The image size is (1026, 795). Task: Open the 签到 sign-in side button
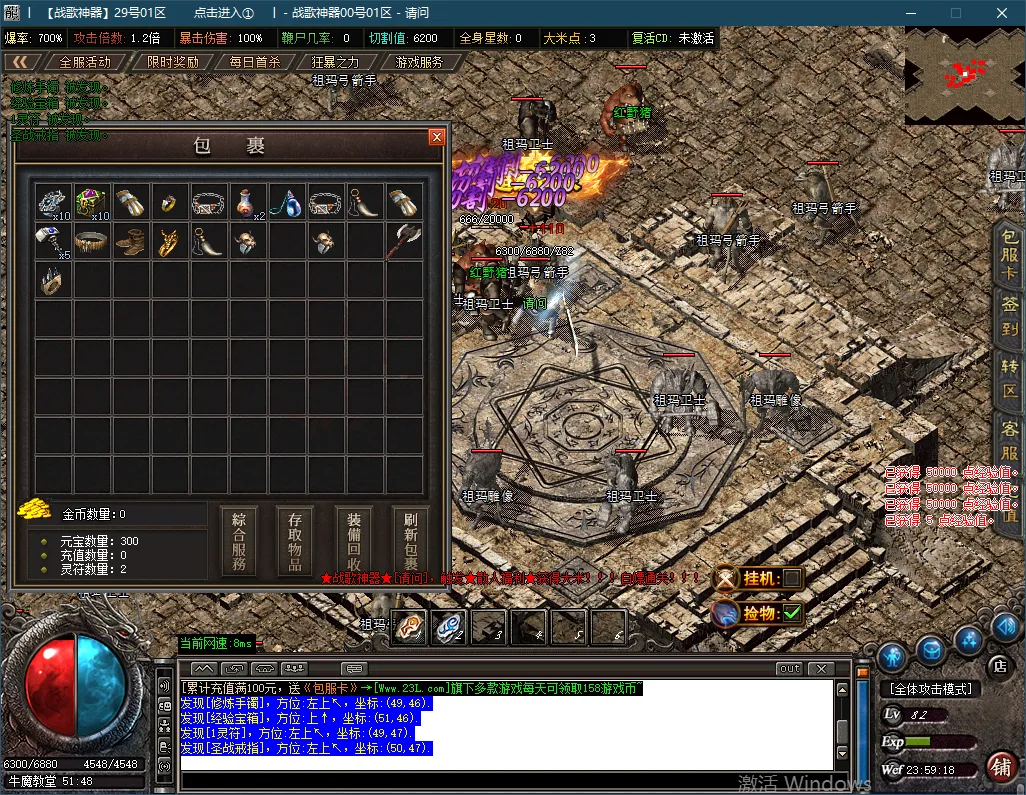(1010, 315)
